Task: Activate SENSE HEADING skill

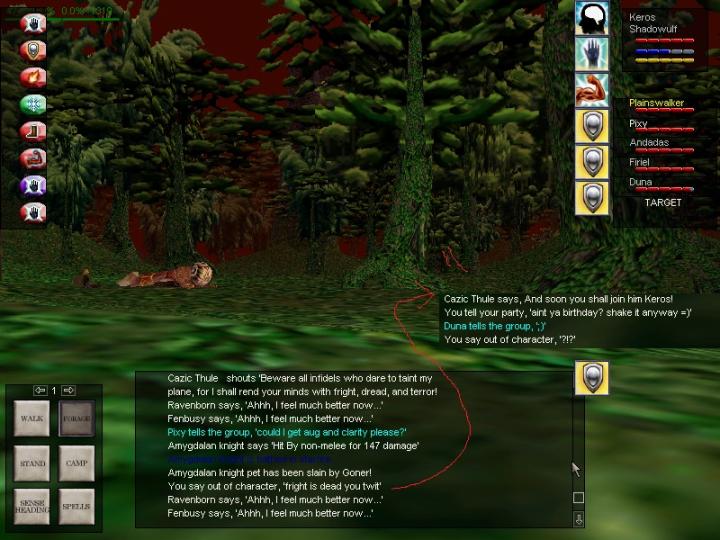Action: 32,506
